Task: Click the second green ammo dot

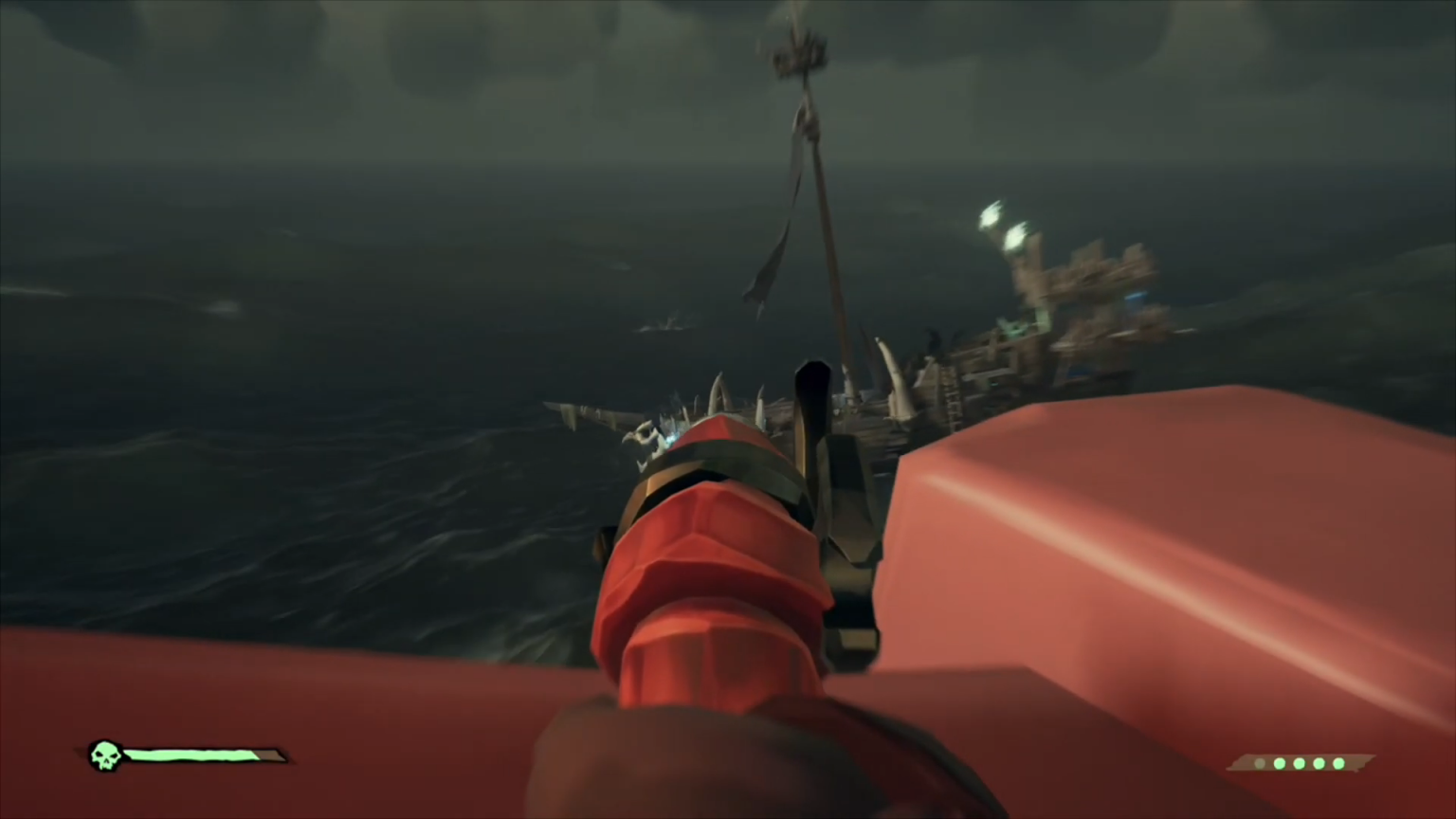Action: (1300, 762)
